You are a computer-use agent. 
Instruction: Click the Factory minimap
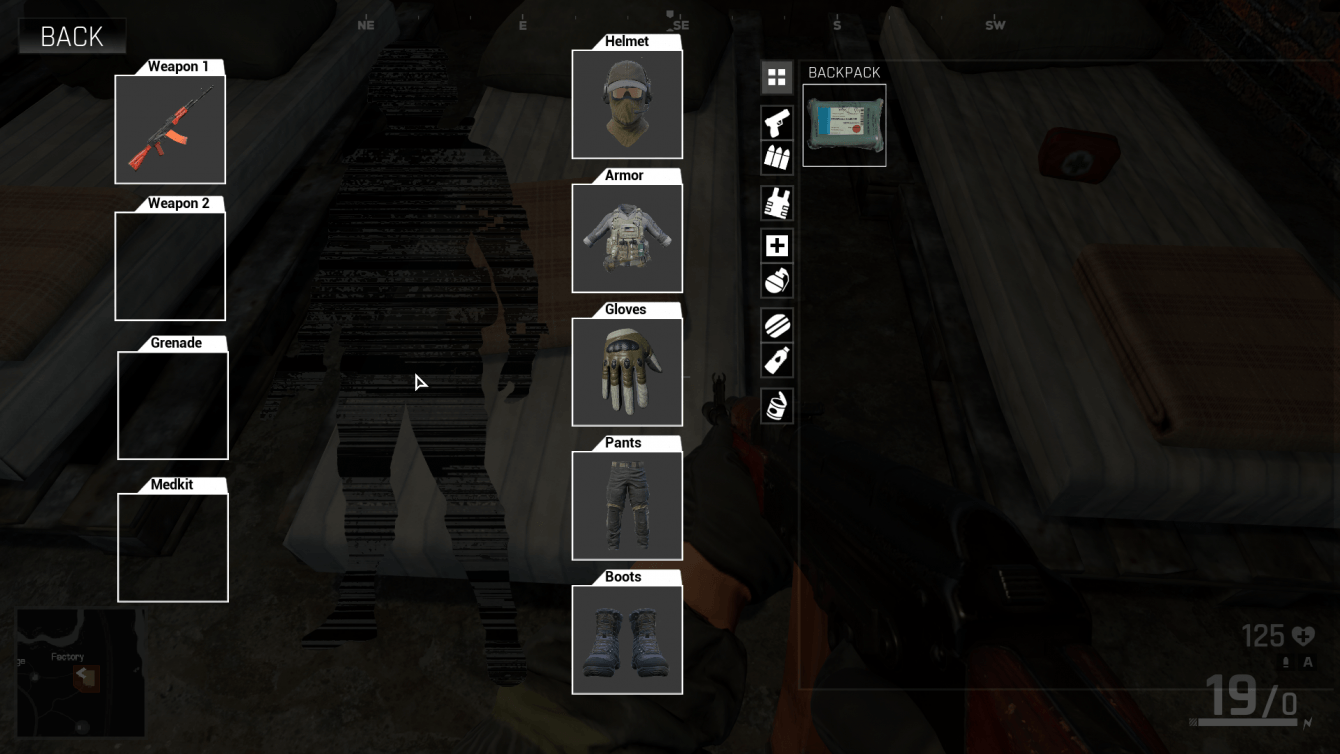click(80, 672)
